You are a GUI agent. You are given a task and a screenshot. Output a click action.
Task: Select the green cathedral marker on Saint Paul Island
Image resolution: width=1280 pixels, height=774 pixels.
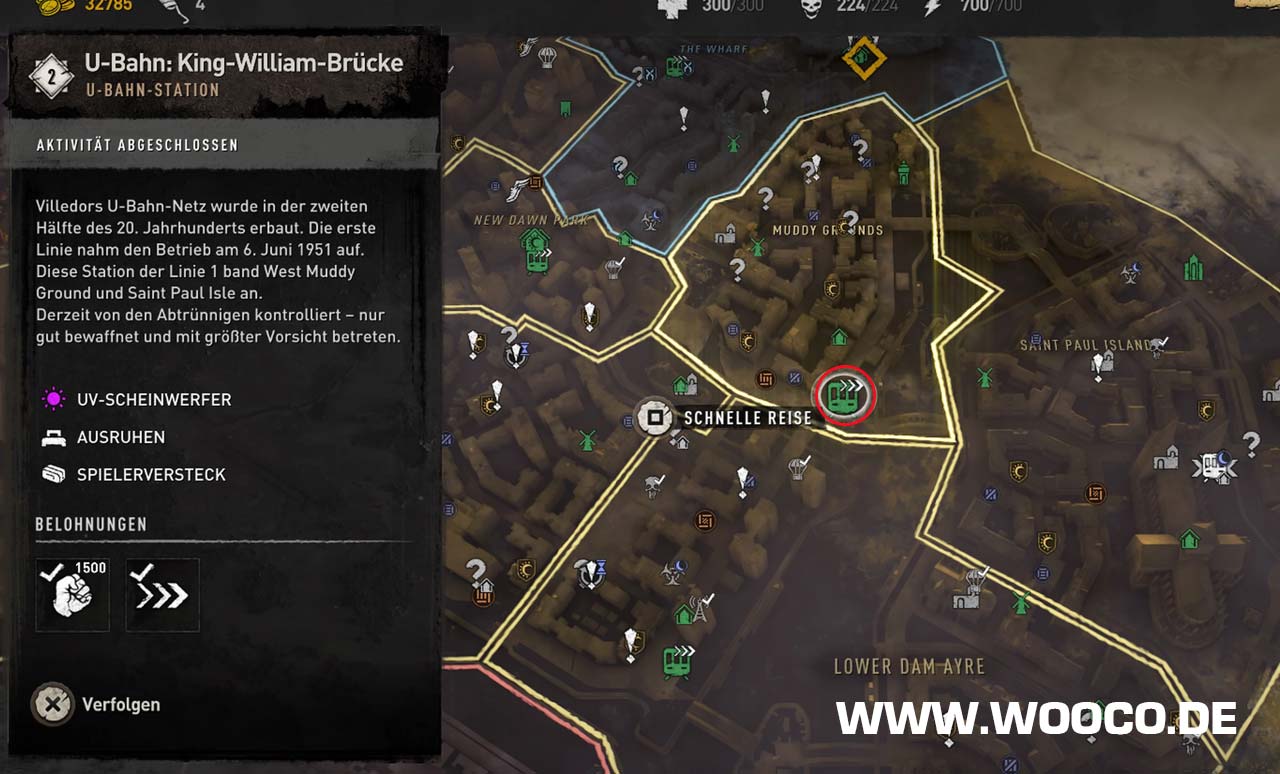[x=1192, y=267]
